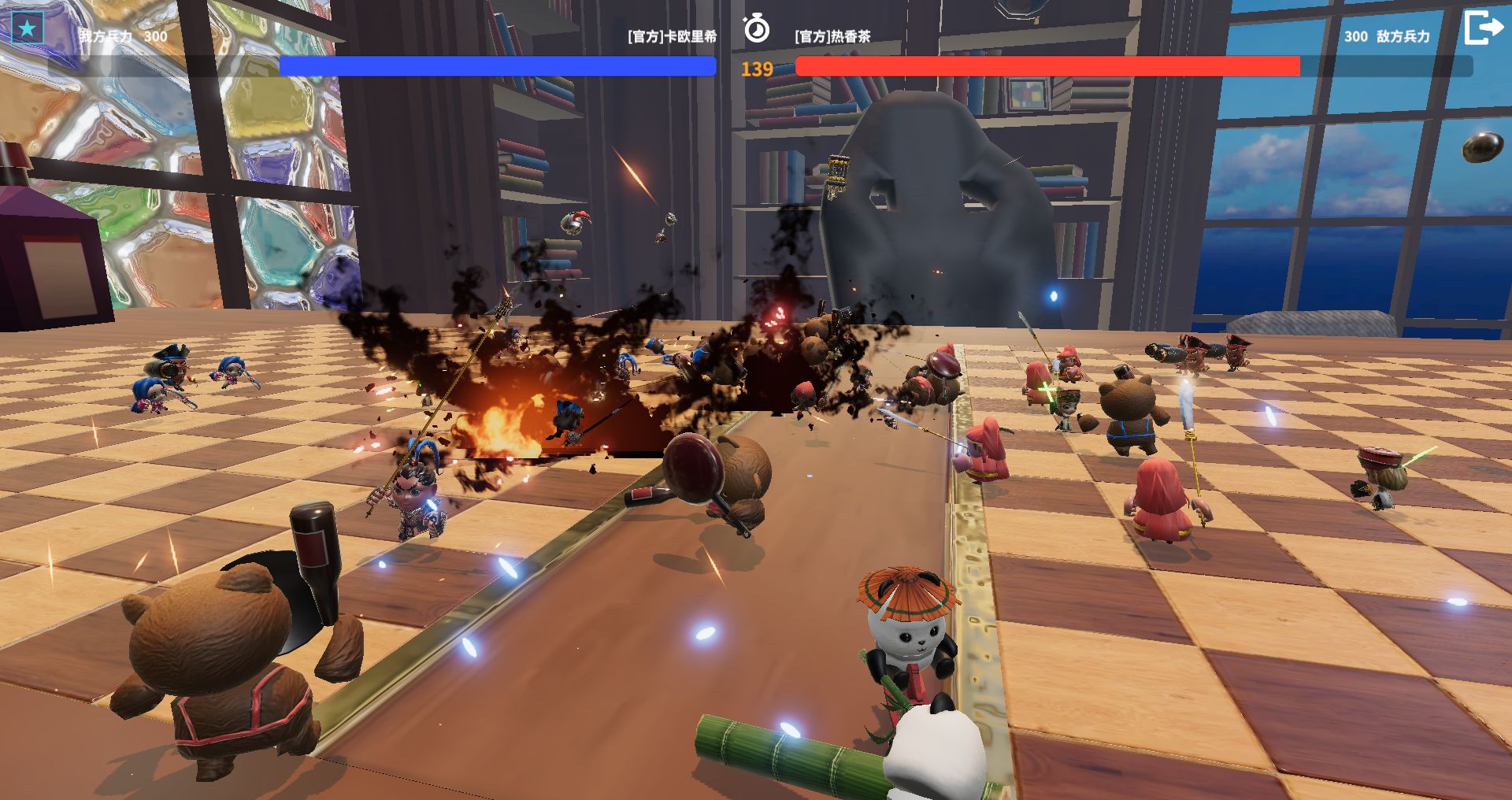Exit the battle via the door icon
1512x800 pixels.
tap(1483, 28)
